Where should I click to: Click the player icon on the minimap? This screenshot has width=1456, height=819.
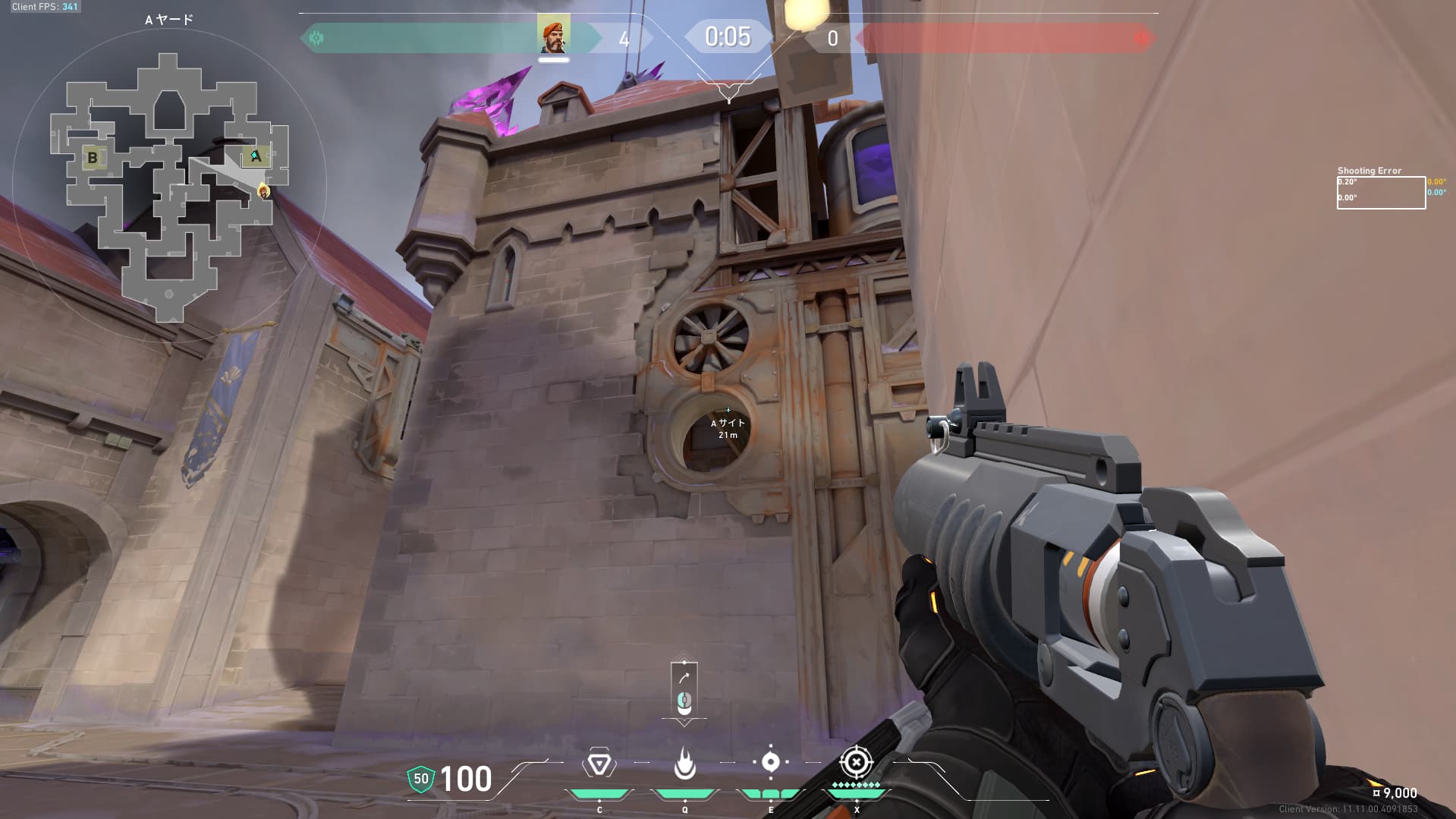(x=264, y=191)
